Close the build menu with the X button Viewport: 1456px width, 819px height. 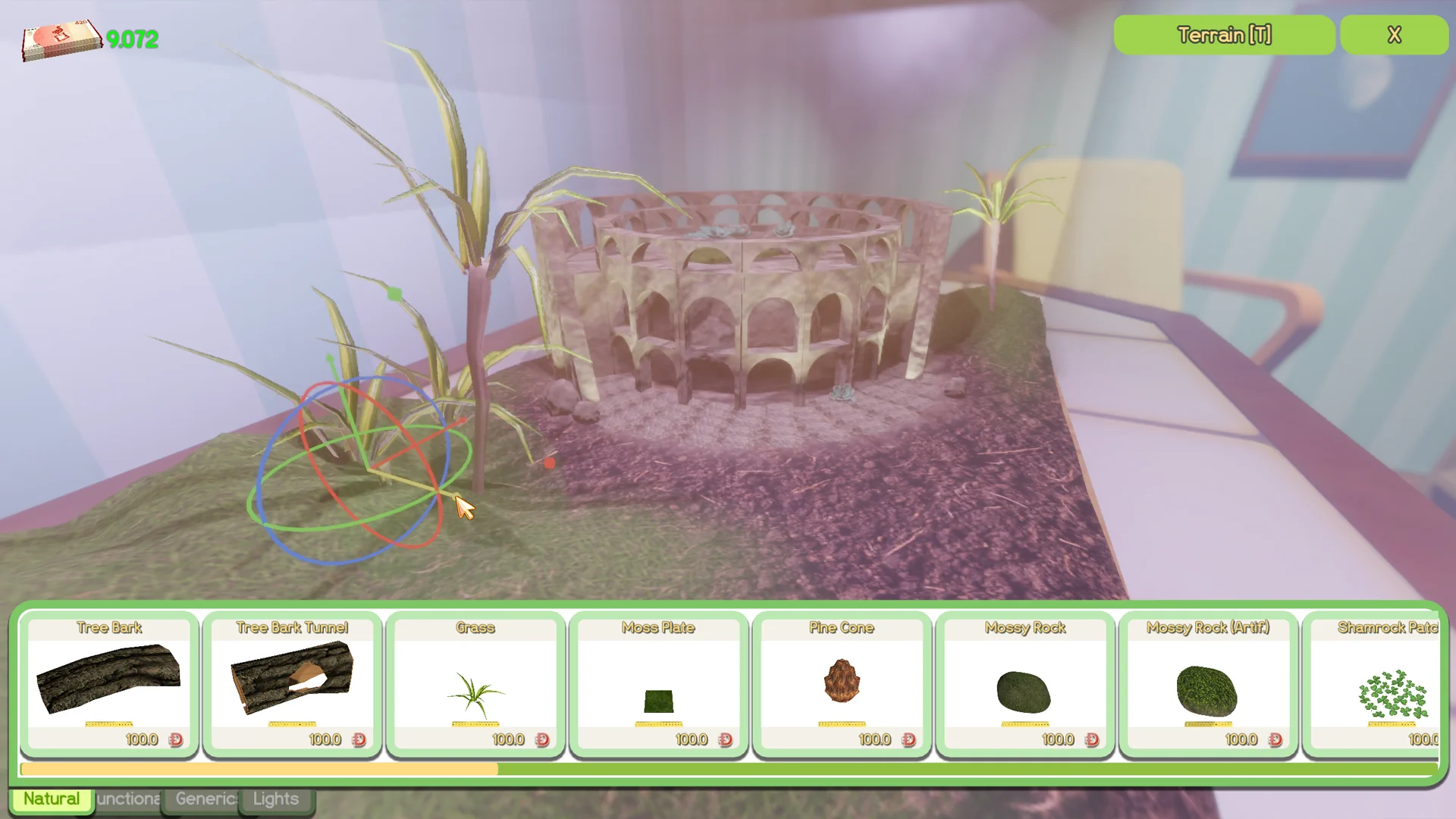[x=1394, y=35]
